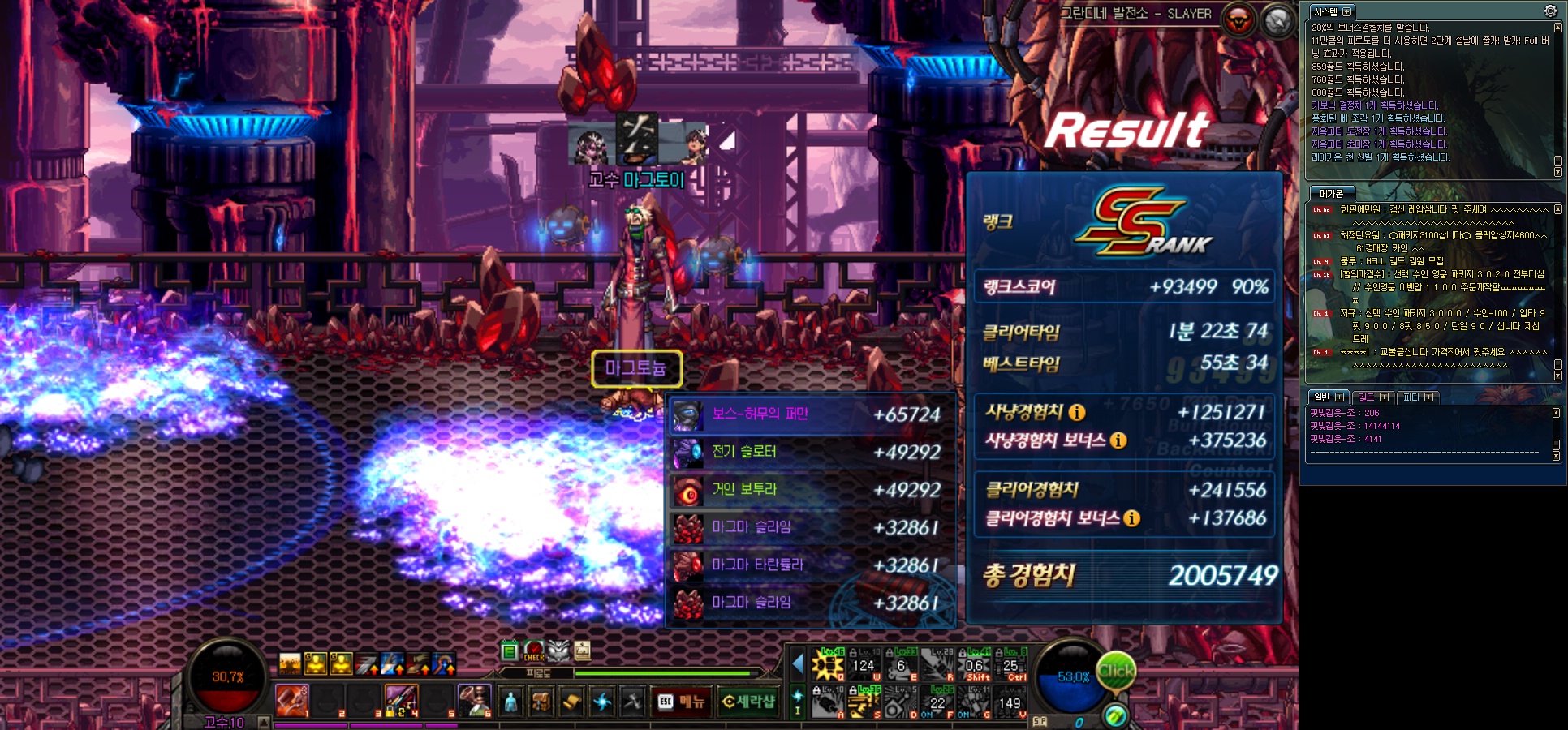The width and height of the screenshot is (1568, 730).
Task: Show info for 사냥경험치 보너스
Action: point(1118,440)
